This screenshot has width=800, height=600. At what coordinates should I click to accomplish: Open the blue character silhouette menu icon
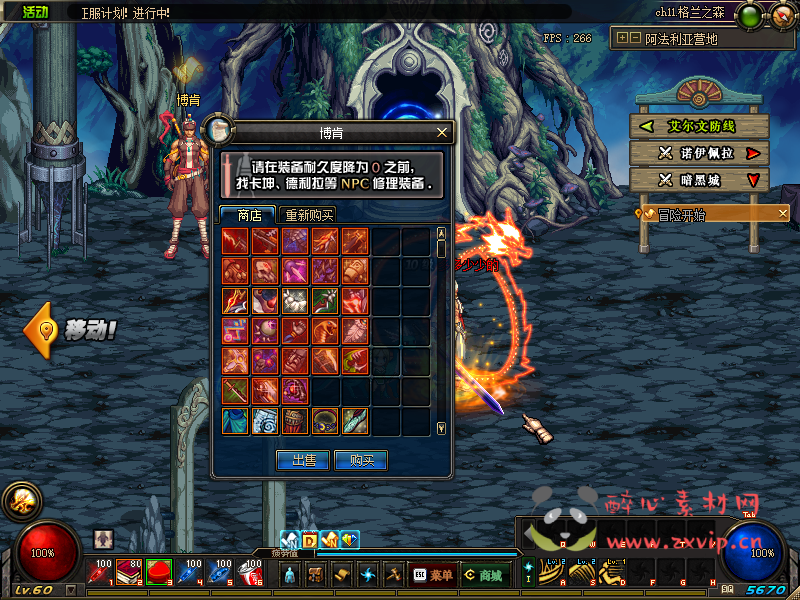point(289,575)
